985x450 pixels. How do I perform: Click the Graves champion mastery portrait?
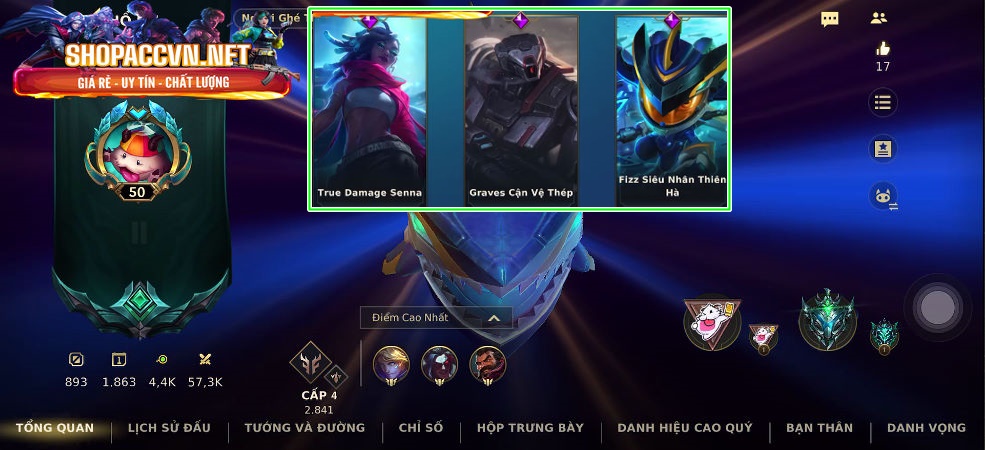click(488, 364)
